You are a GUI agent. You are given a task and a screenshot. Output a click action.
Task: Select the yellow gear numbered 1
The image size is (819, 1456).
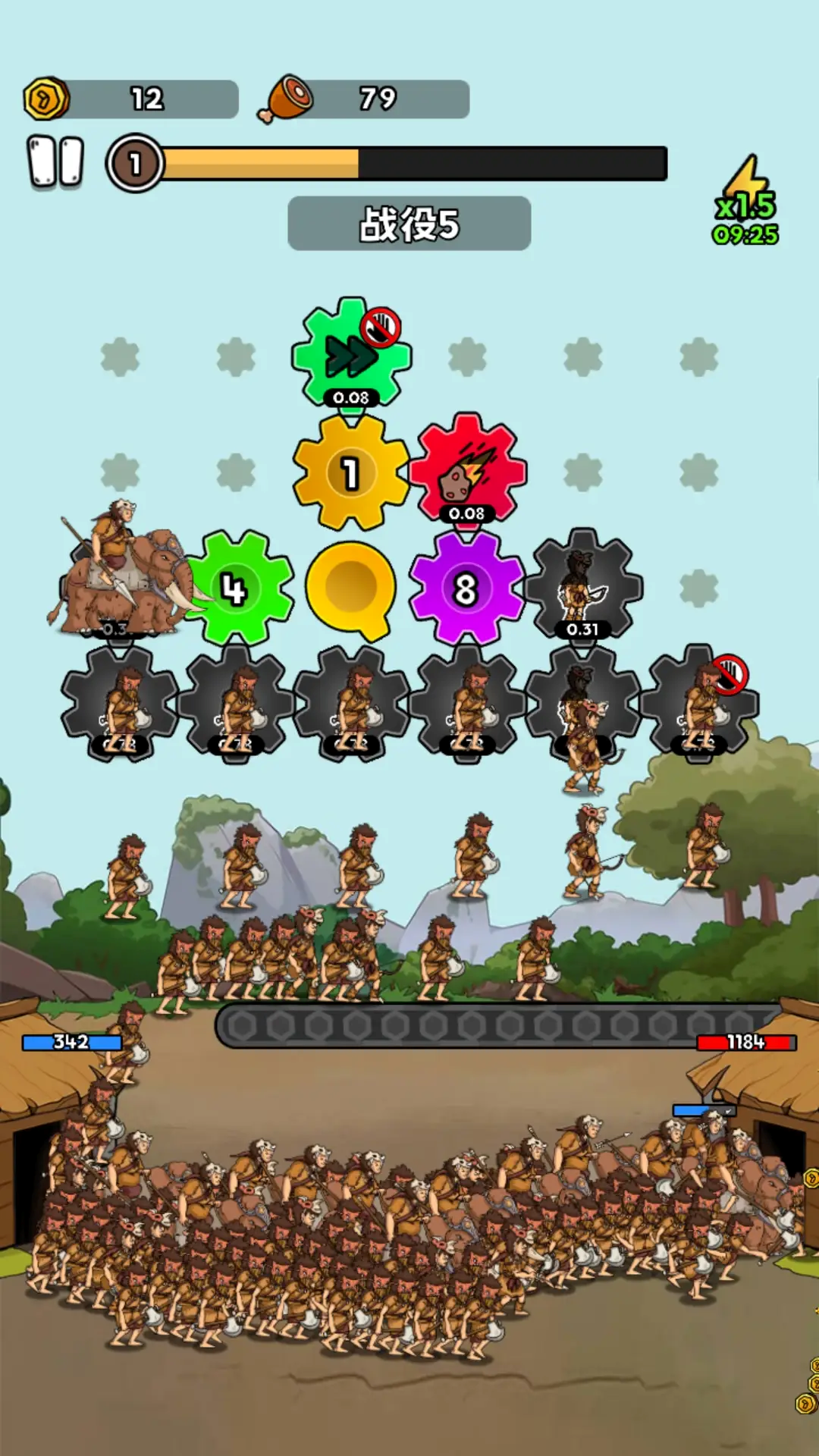[x=350, y=472]
